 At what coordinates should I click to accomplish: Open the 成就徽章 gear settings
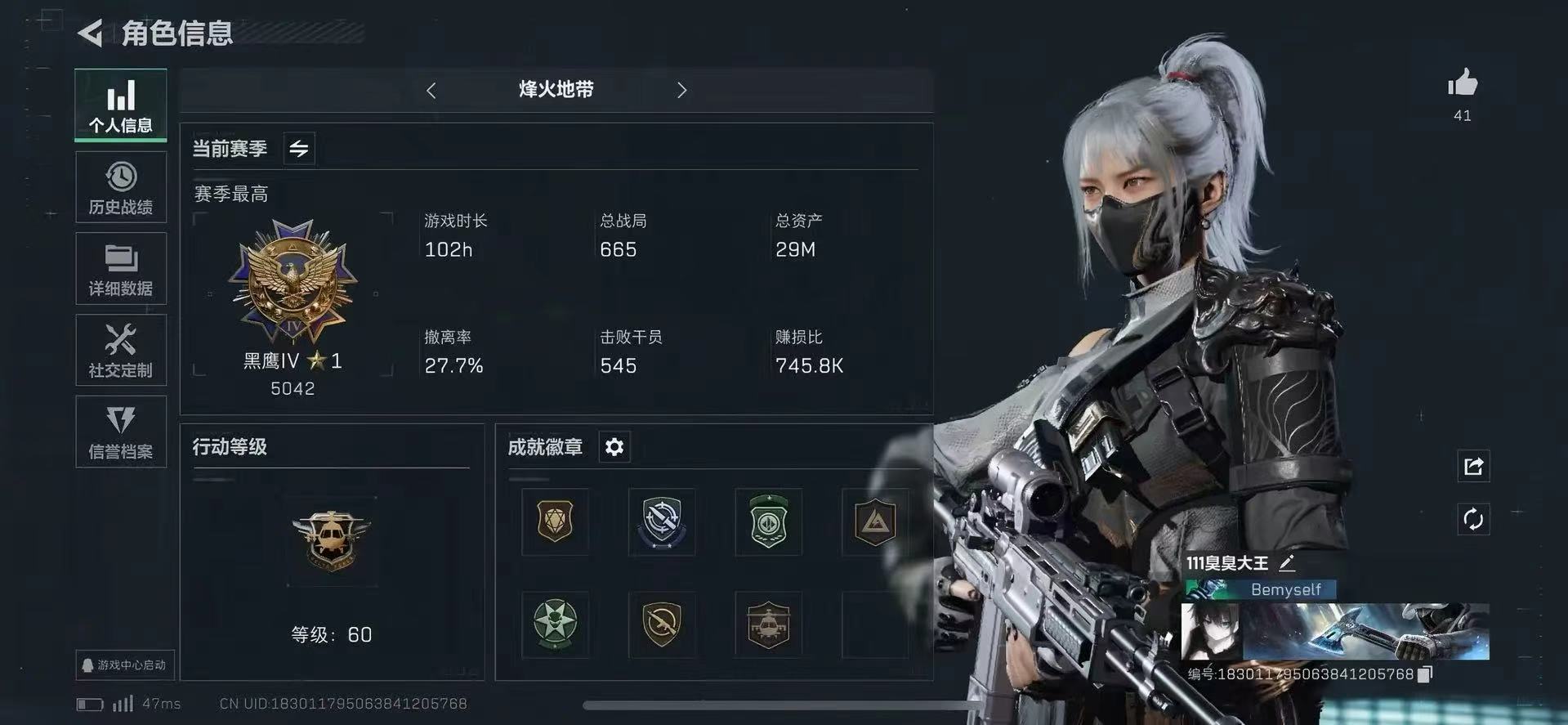(614, 447)
